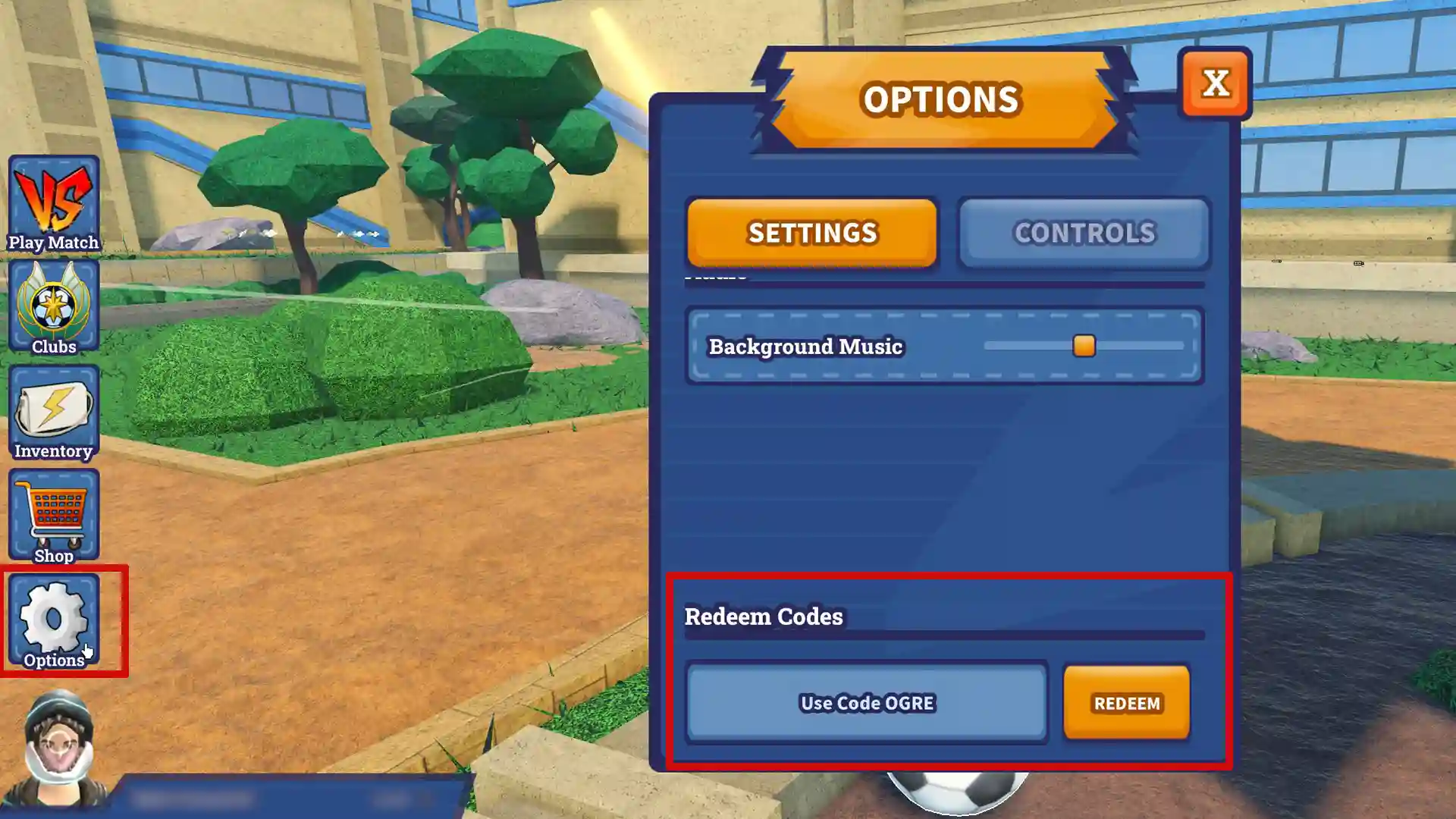Viewport: 1456px width, 819px height.
Task: Switch to the SETTINGS tab
Action: [811, 233]
